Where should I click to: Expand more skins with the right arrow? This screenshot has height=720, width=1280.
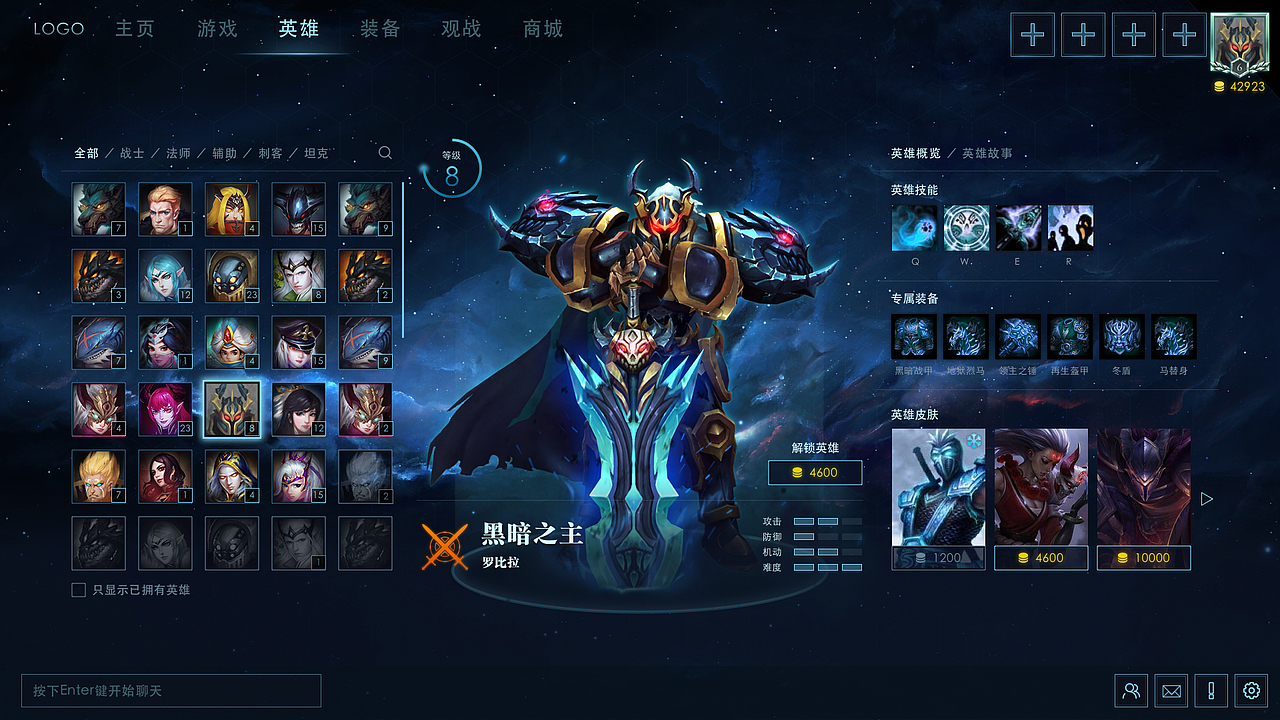coord(1207,499)
